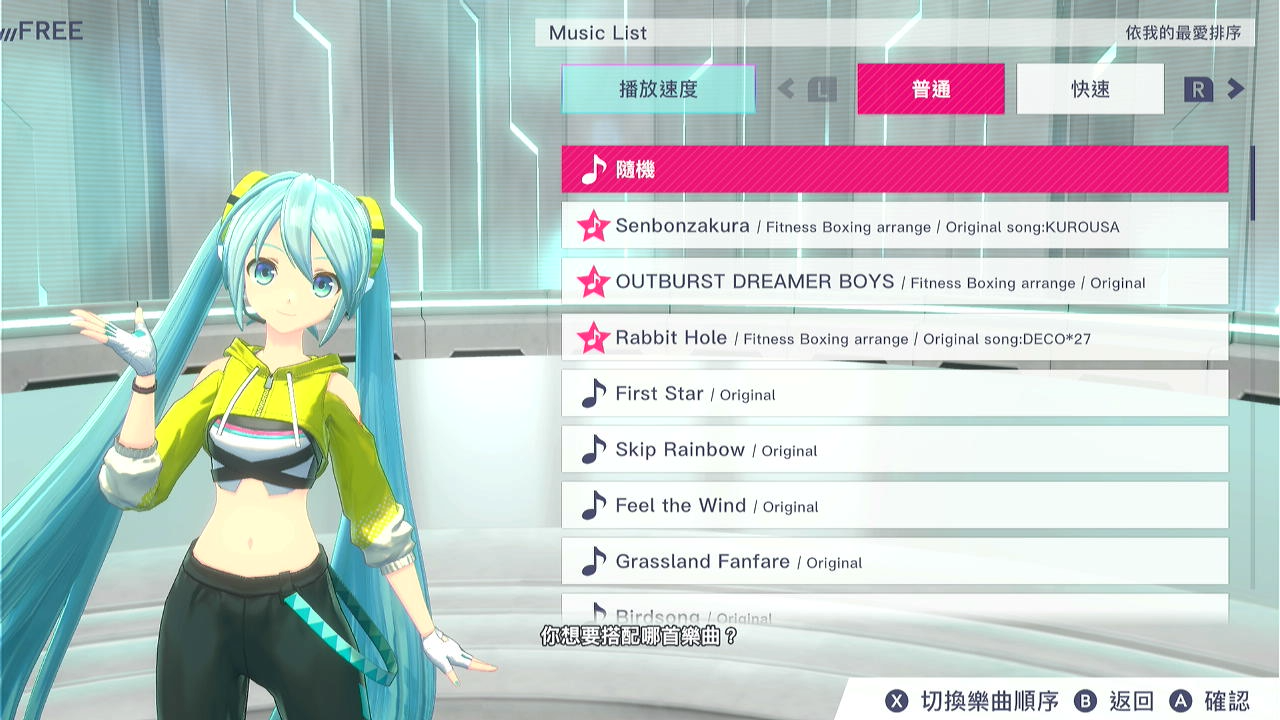Viewport: 1280px width, 720px height.
Task: Enable the 快速 fast speed option
Action: click(1088, 89)
